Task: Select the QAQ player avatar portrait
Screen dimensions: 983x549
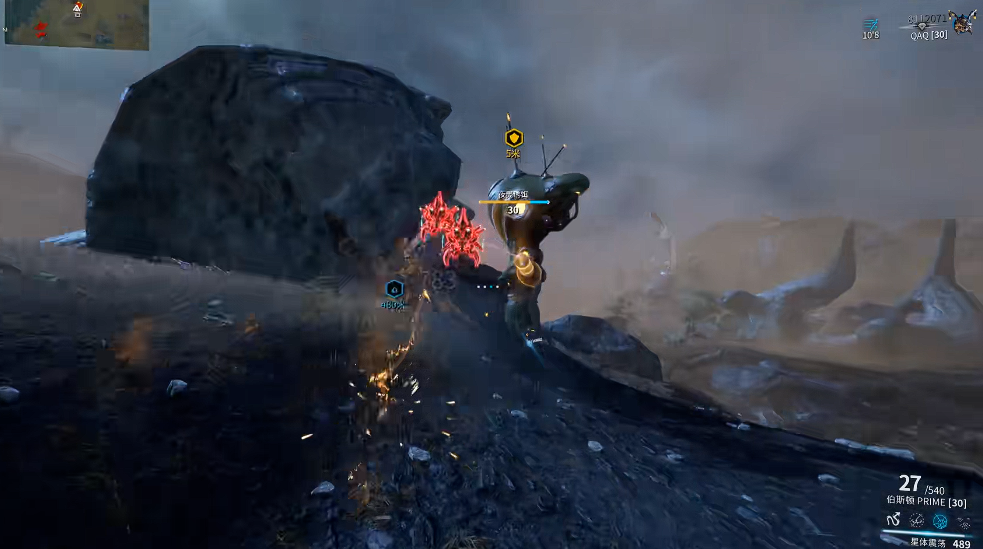Action: tap(962, 21)
